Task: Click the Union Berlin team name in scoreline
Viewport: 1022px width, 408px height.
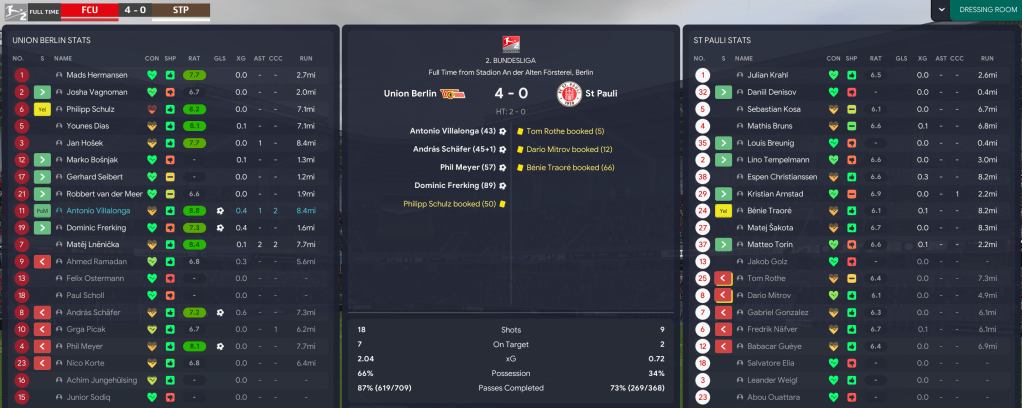Action: coord(410,94)
